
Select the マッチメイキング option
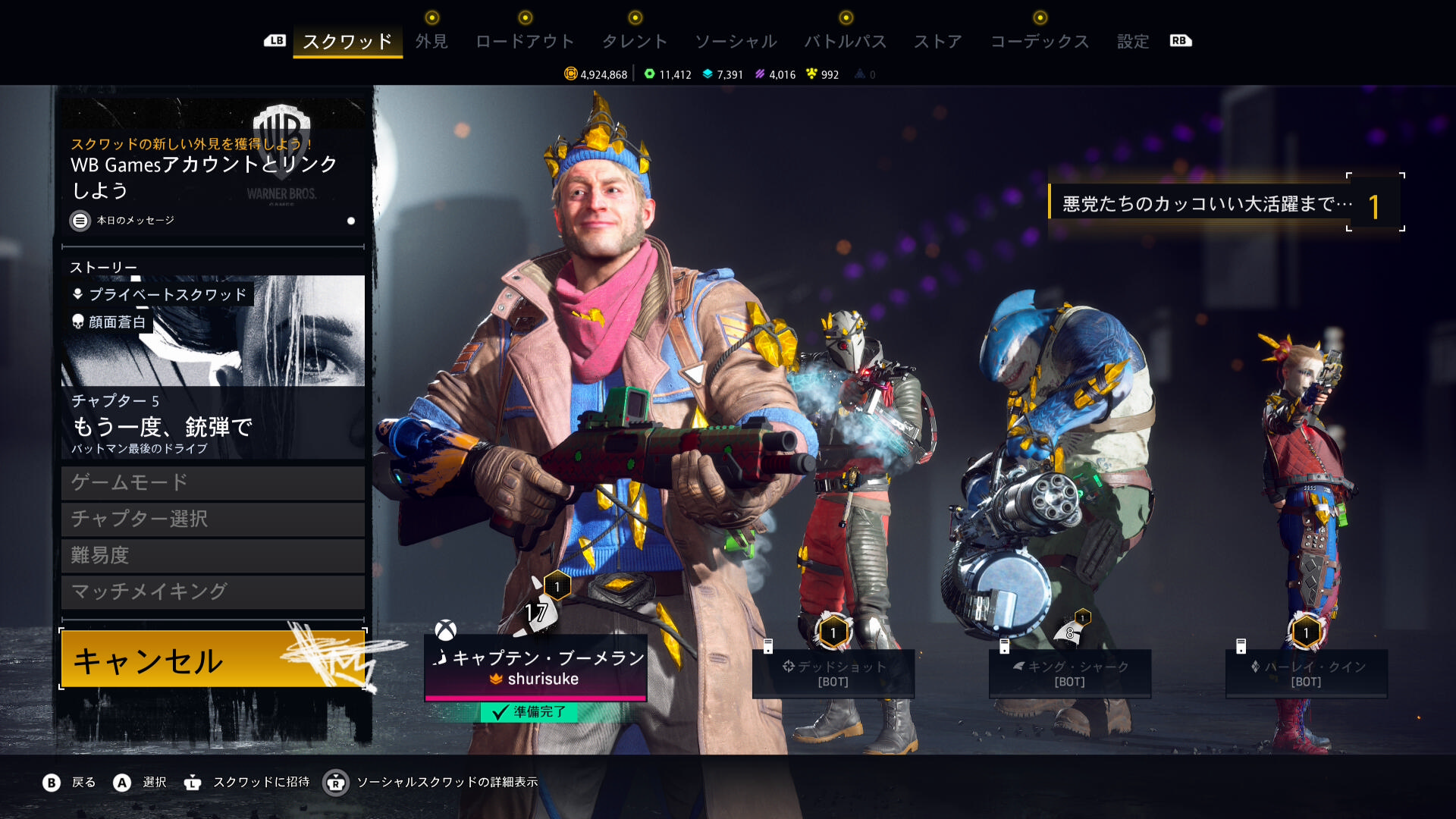213,591
